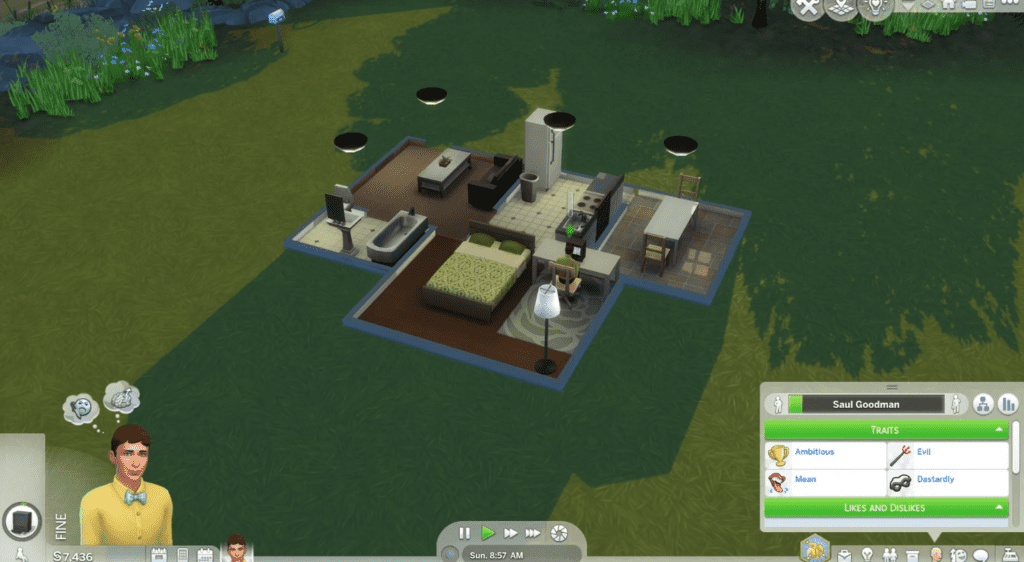Open the family tree button beside Saul Goodman
1024x562 pixels.
tap(983, 404)
